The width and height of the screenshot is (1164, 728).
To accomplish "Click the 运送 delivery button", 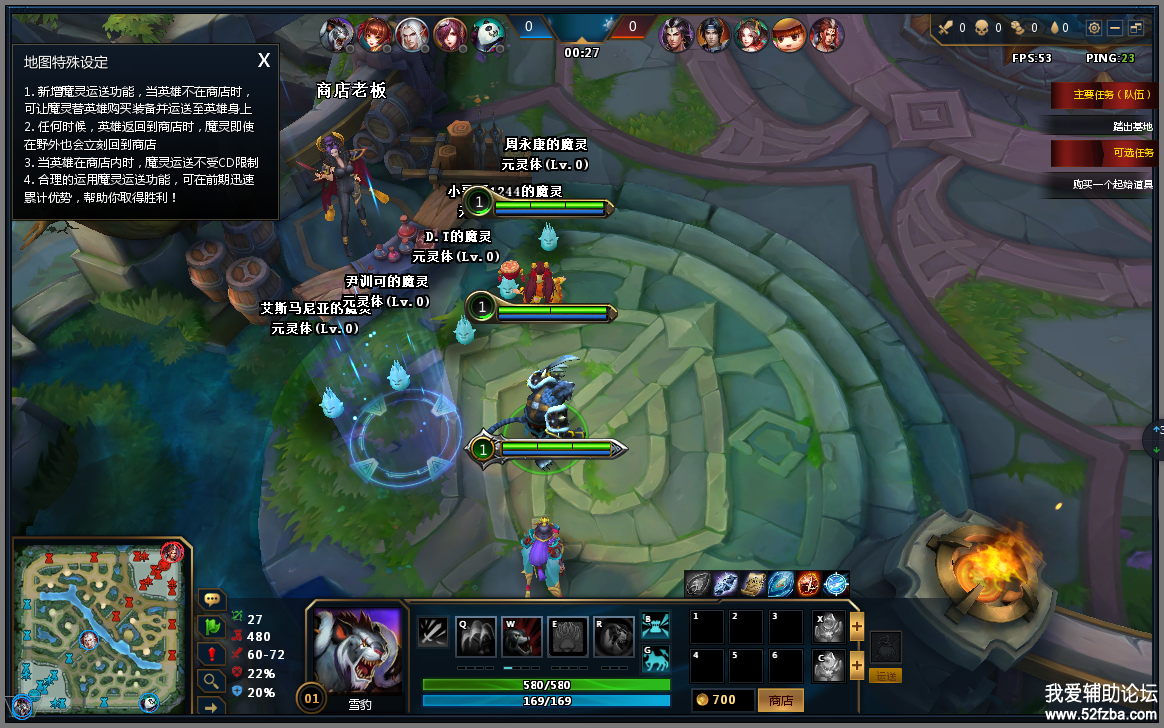I will click(x=885, y=676).
